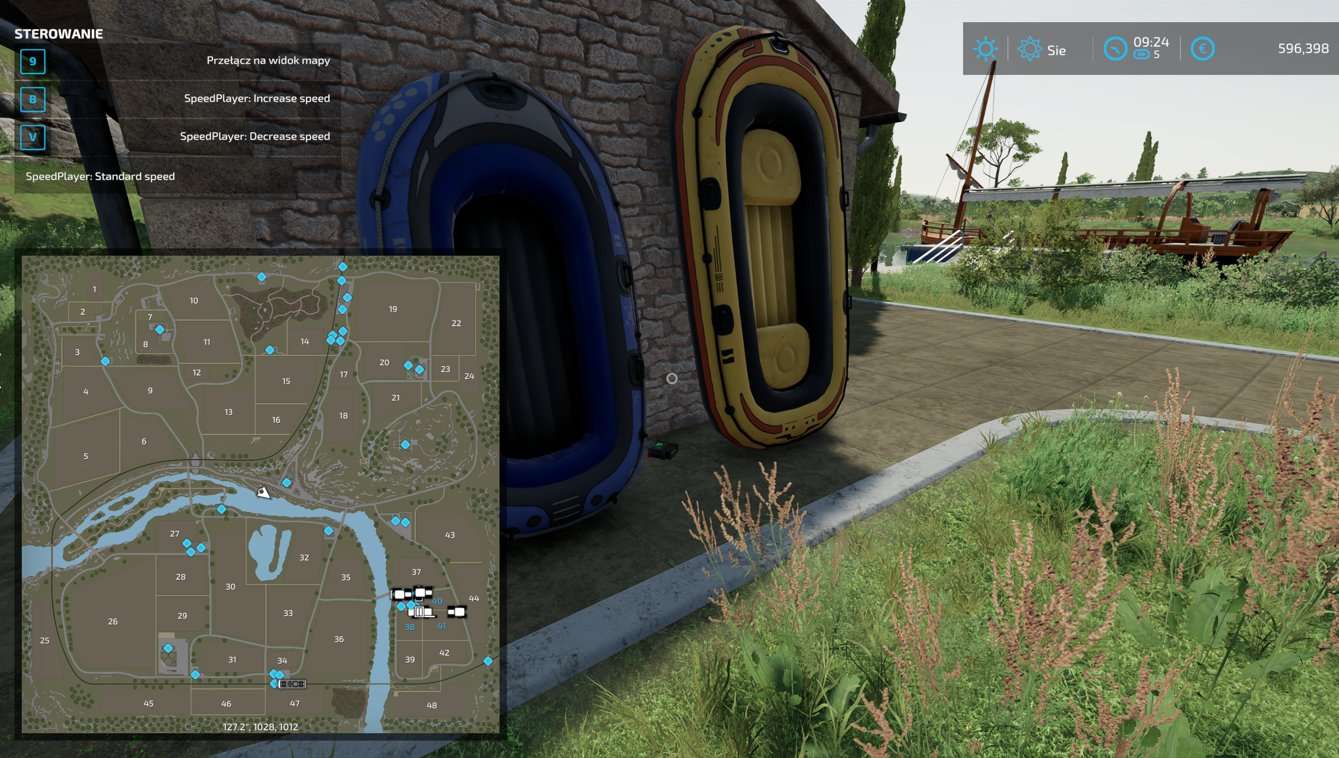1339x758 pixels.
Task: Click the blue collectible marker near field 42
Action: pos(488,661)
